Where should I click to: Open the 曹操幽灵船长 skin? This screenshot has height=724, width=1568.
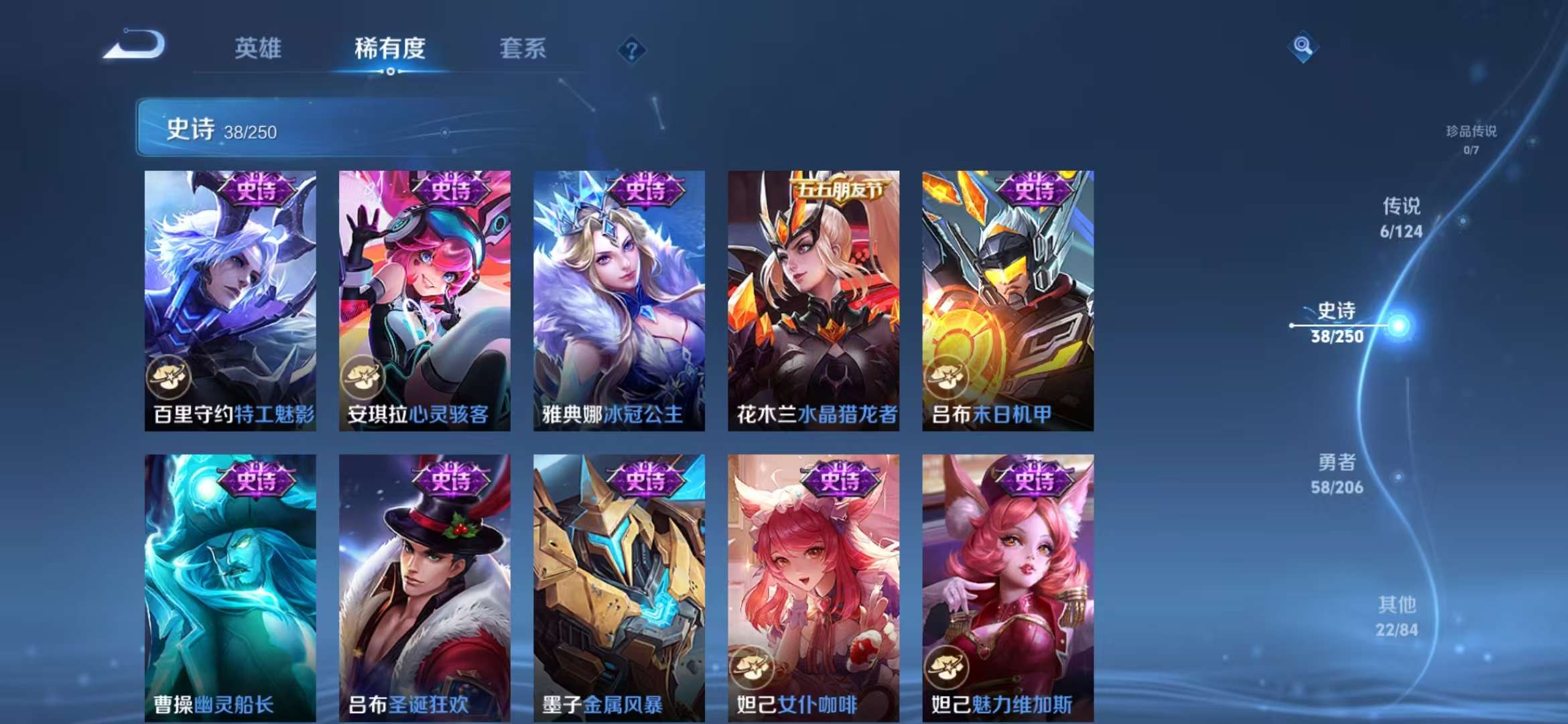pos(228,583)
